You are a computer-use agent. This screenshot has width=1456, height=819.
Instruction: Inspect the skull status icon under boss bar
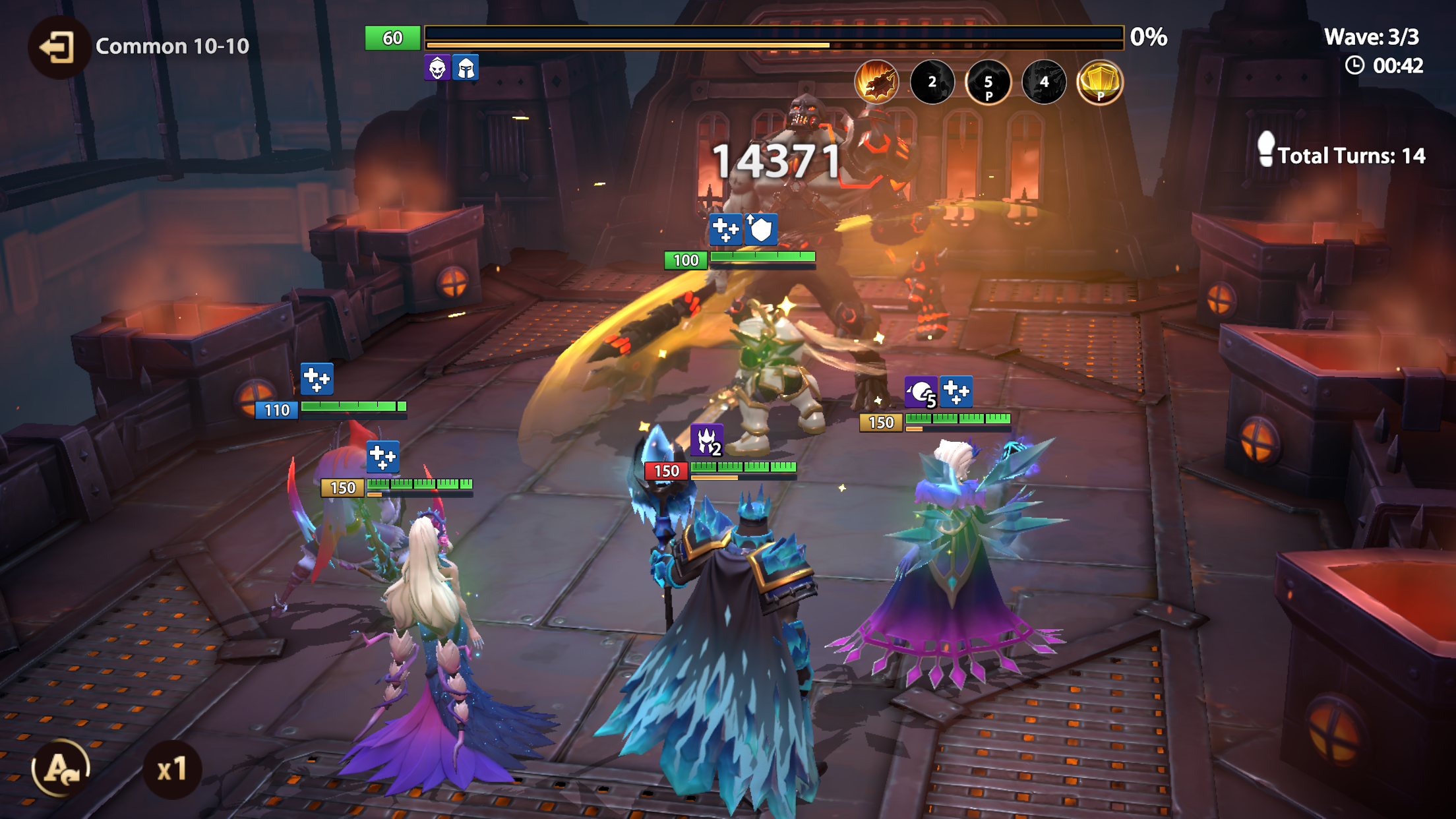437,68
